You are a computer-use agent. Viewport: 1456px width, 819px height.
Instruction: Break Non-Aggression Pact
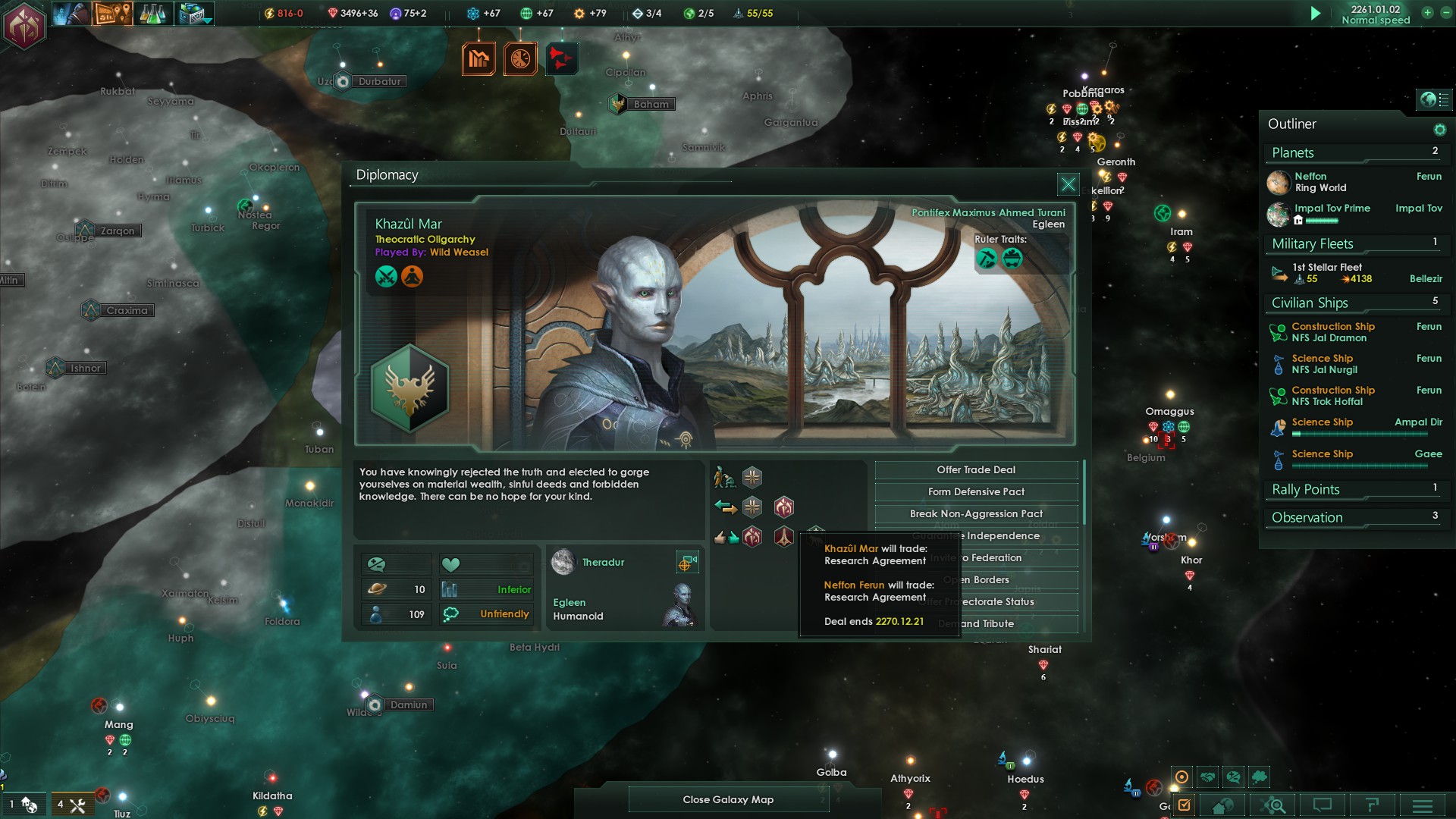tap(976, 514)
